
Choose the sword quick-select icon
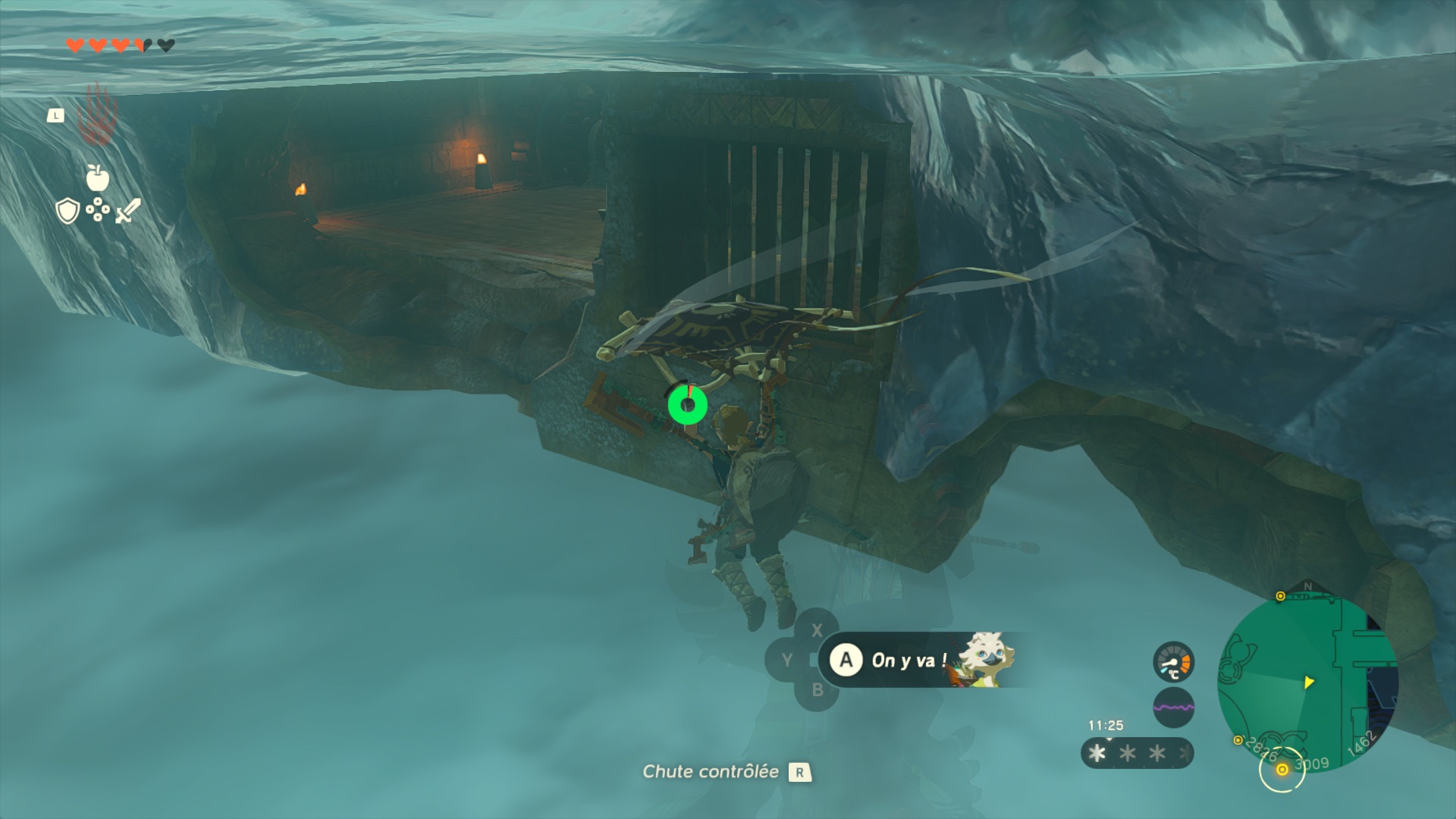click(x=127, y=211)
